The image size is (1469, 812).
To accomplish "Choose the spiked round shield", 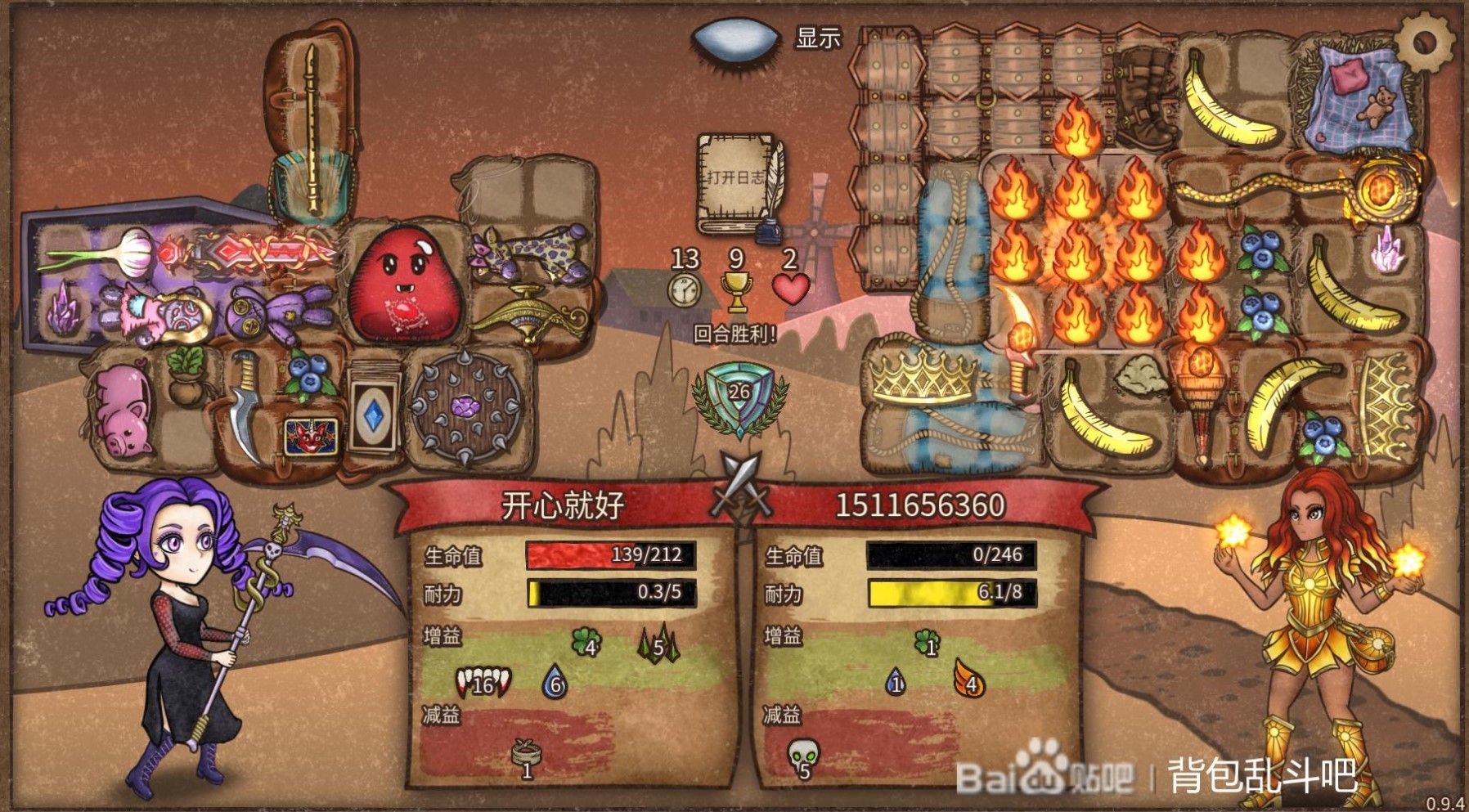I will click(x=466, y=405).
